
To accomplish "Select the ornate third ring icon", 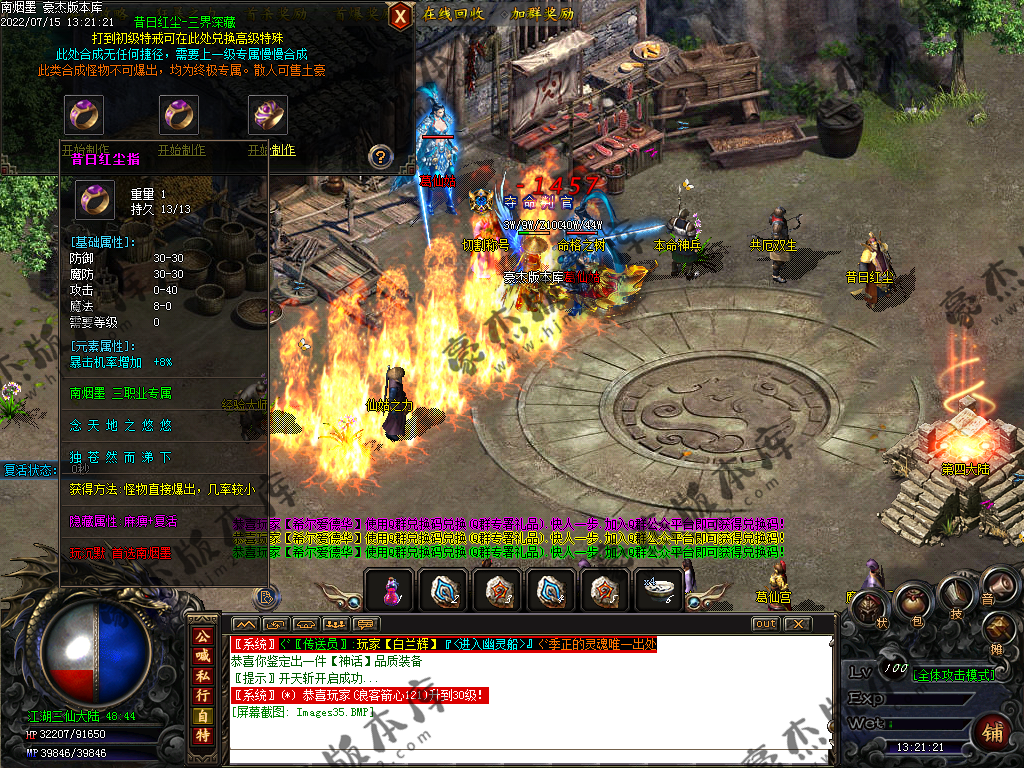I will tap(268, 115).
